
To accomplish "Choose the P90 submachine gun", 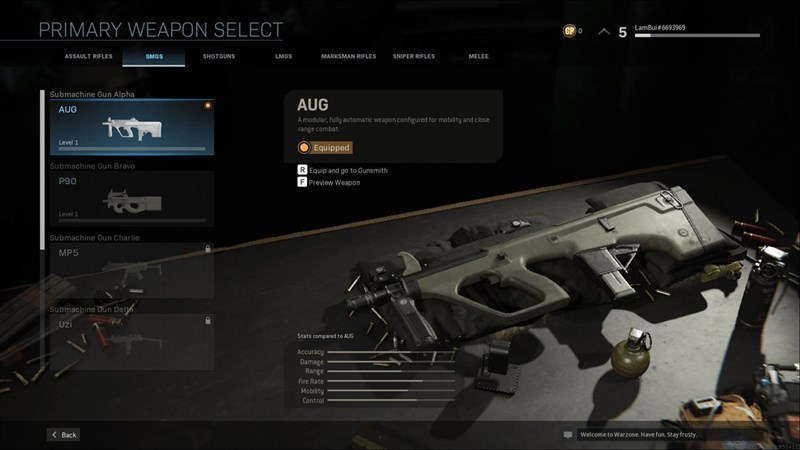I will [x=133, y=197].
